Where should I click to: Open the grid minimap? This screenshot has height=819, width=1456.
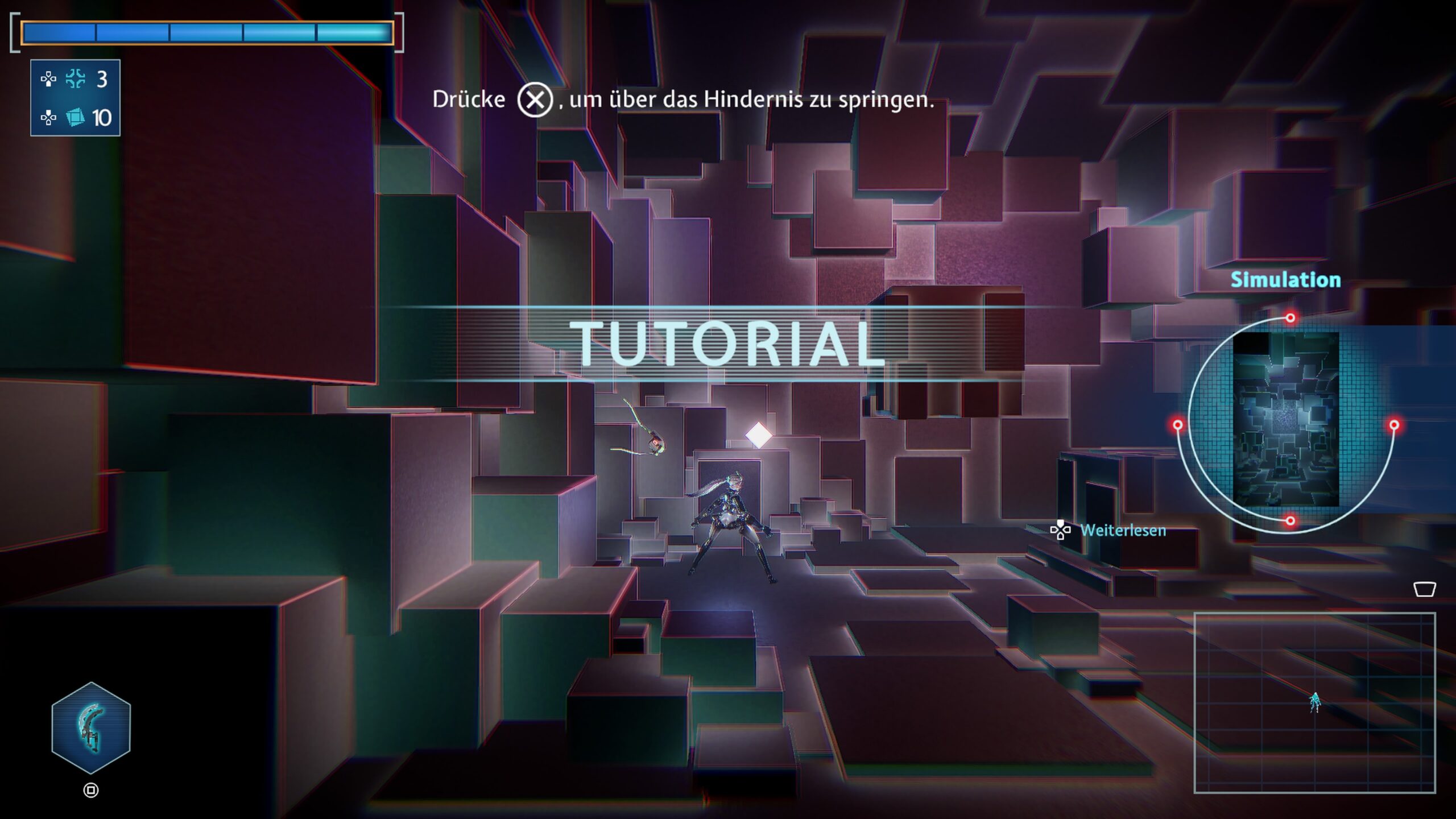coord(1314,702)
